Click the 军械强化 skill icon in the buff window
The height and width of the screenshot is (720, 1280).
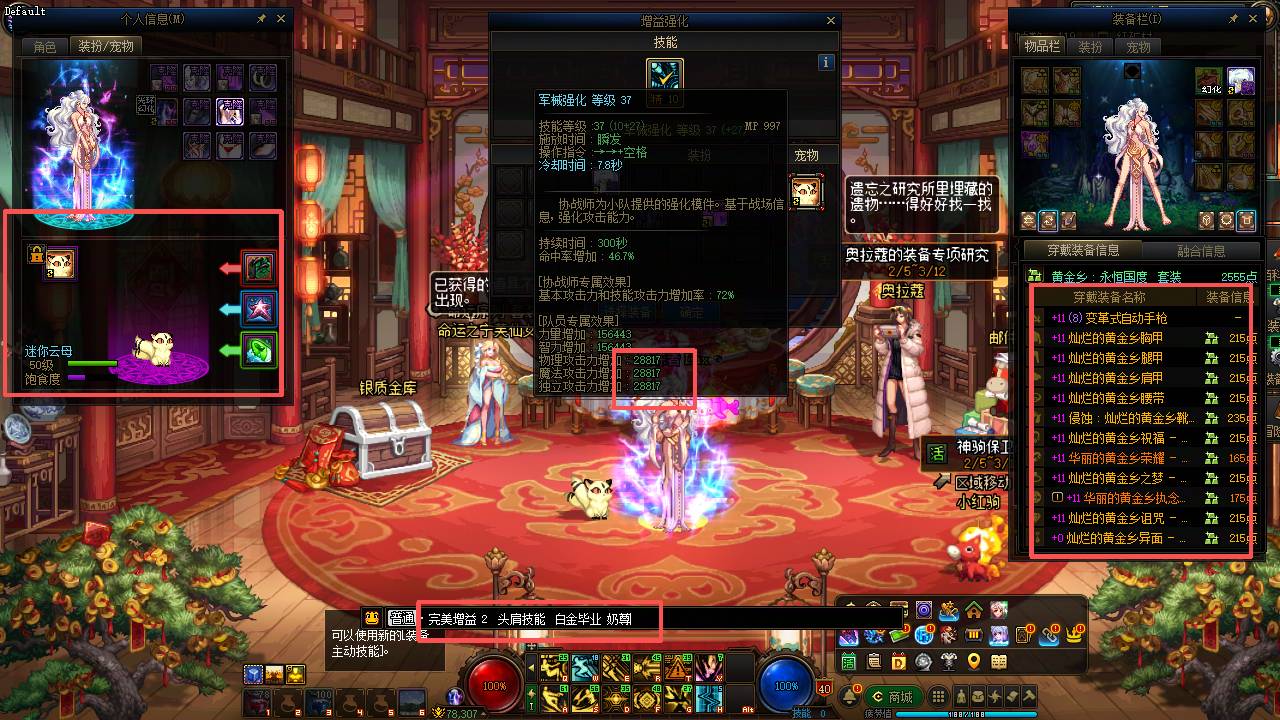point(665,72)
